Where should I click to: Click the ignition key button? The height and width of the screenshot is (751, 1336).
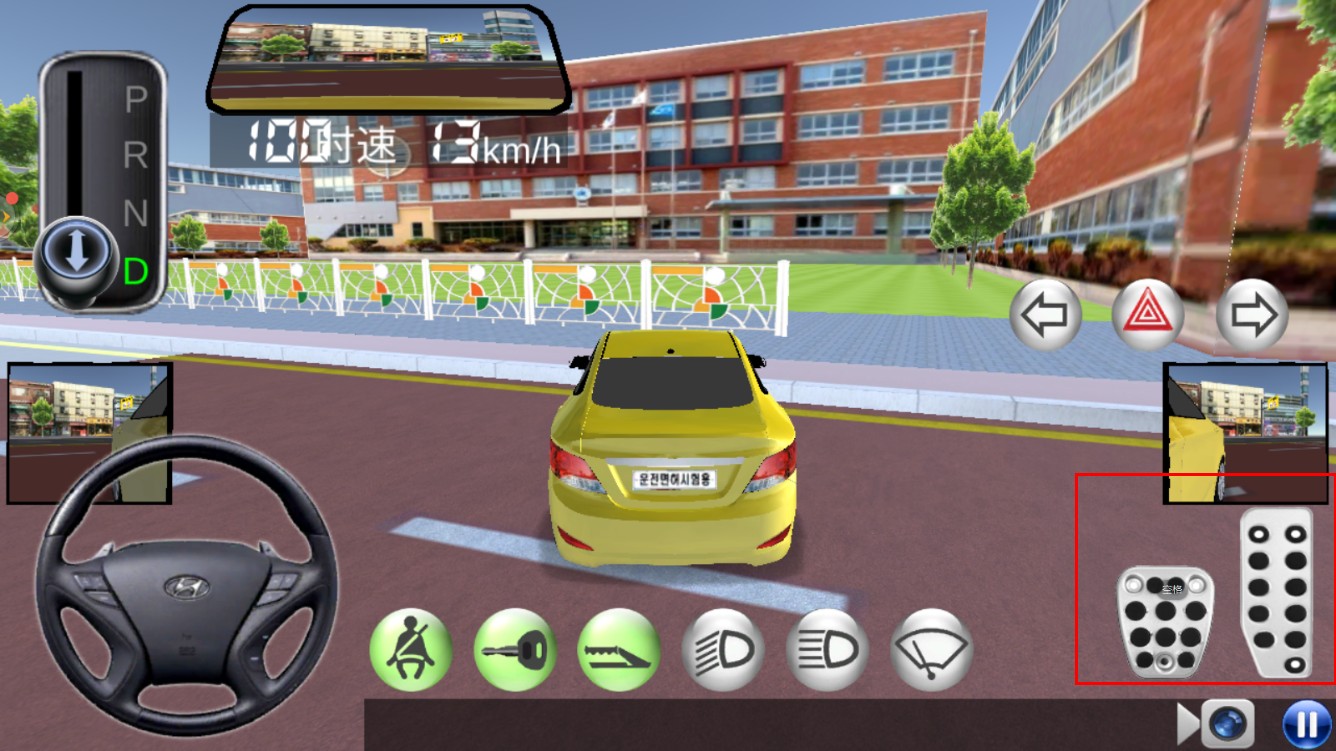click(515, 649)
